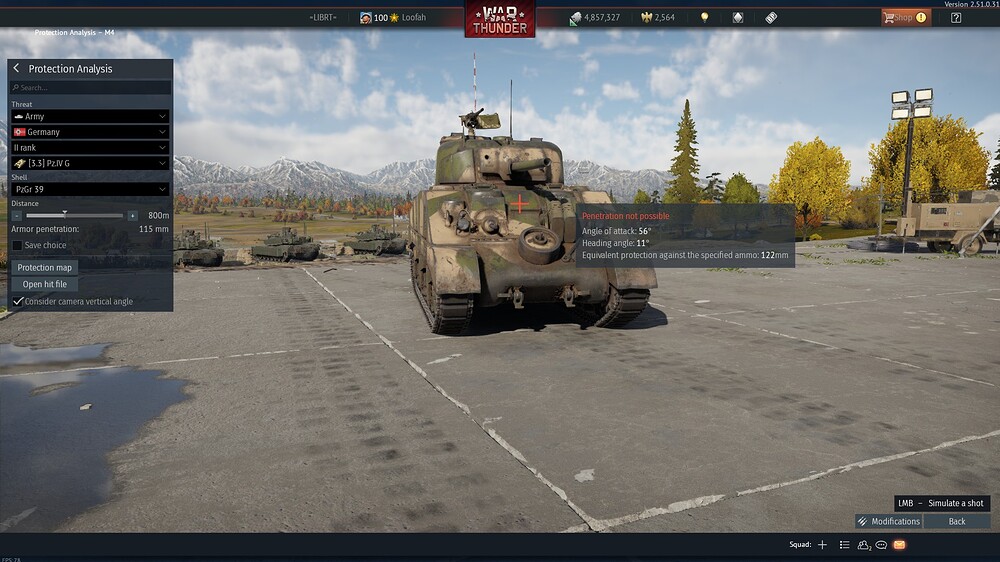The width and height of the screenshot is (1000, 562).
Task: Tick the Save choice checkbox
Action: [17, 245]
